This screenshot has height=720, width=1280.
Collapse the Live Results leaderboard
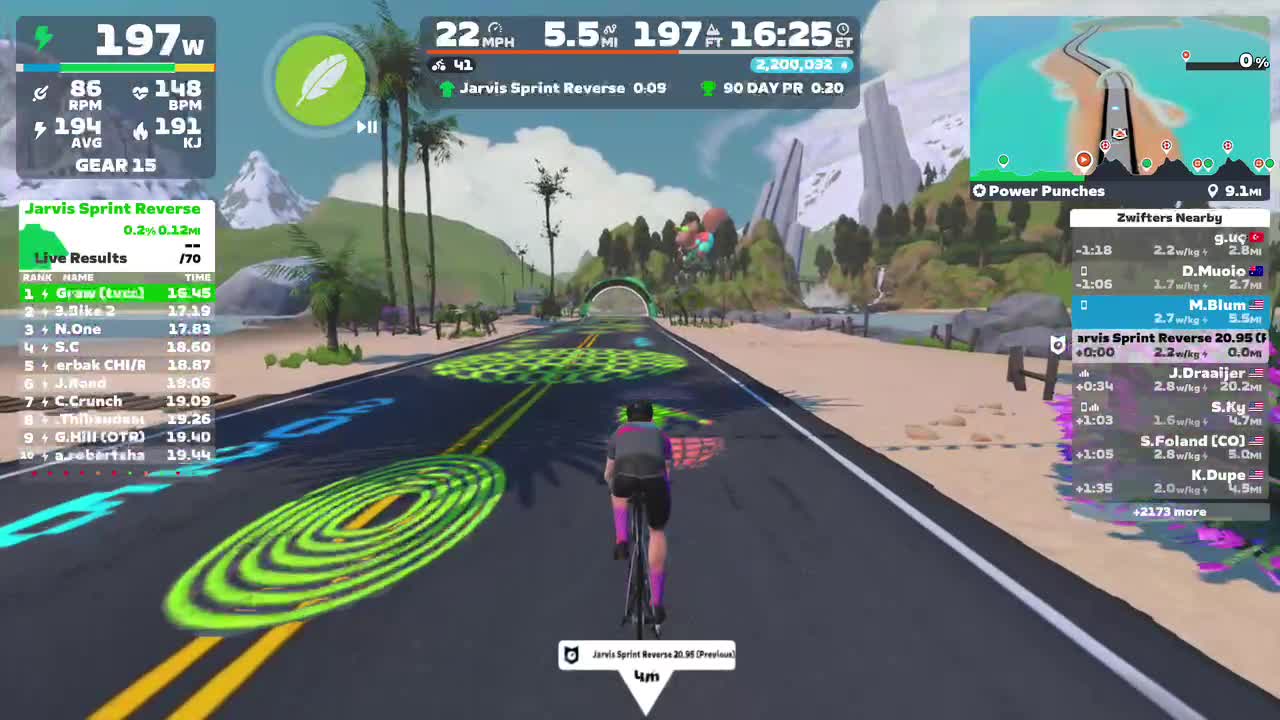[79, 258]
